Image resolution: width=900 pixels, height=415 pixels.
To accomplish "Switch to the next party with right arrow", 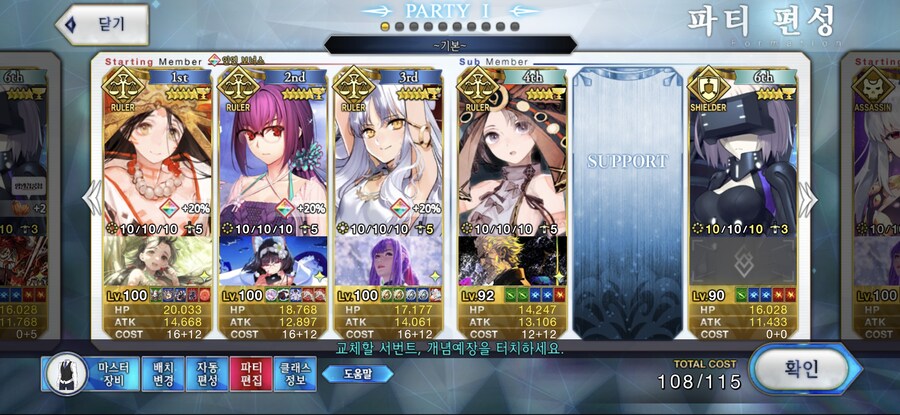I will point(808,200).
